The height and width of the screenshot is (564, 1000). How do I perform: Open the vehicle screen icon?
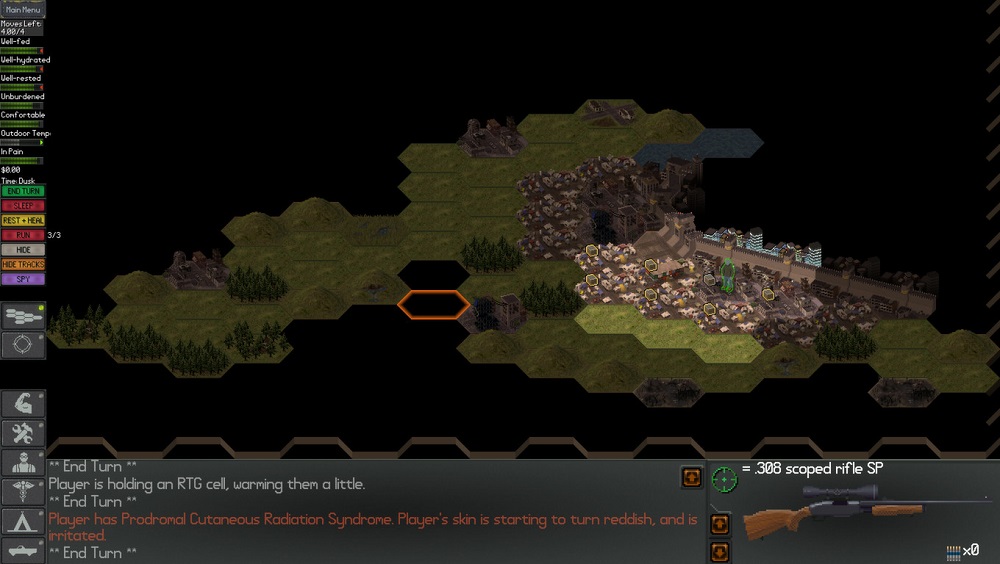tap(22, 550)
